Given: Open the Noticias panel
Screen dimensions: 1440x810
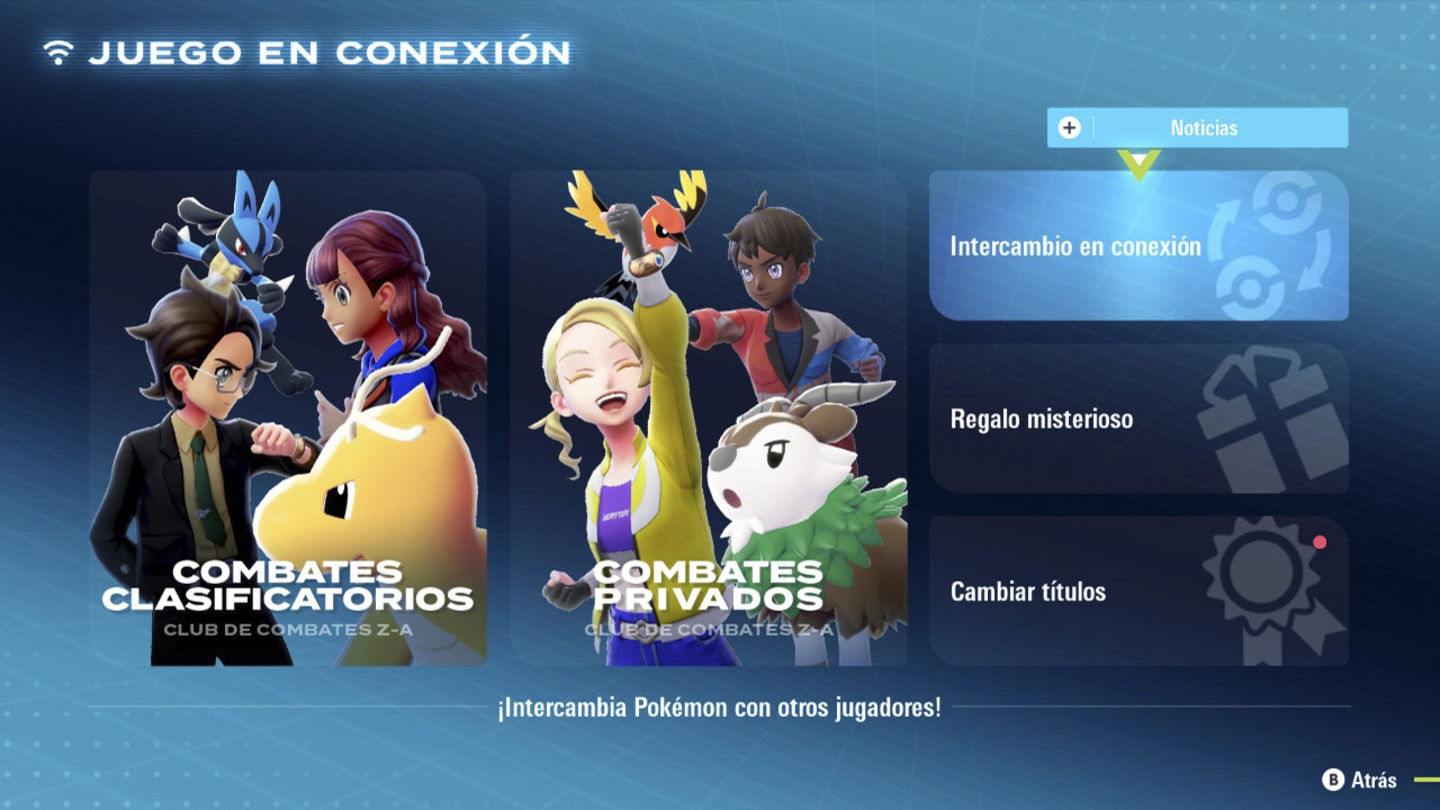Looking at the screenshot, I should [1198, 128].
